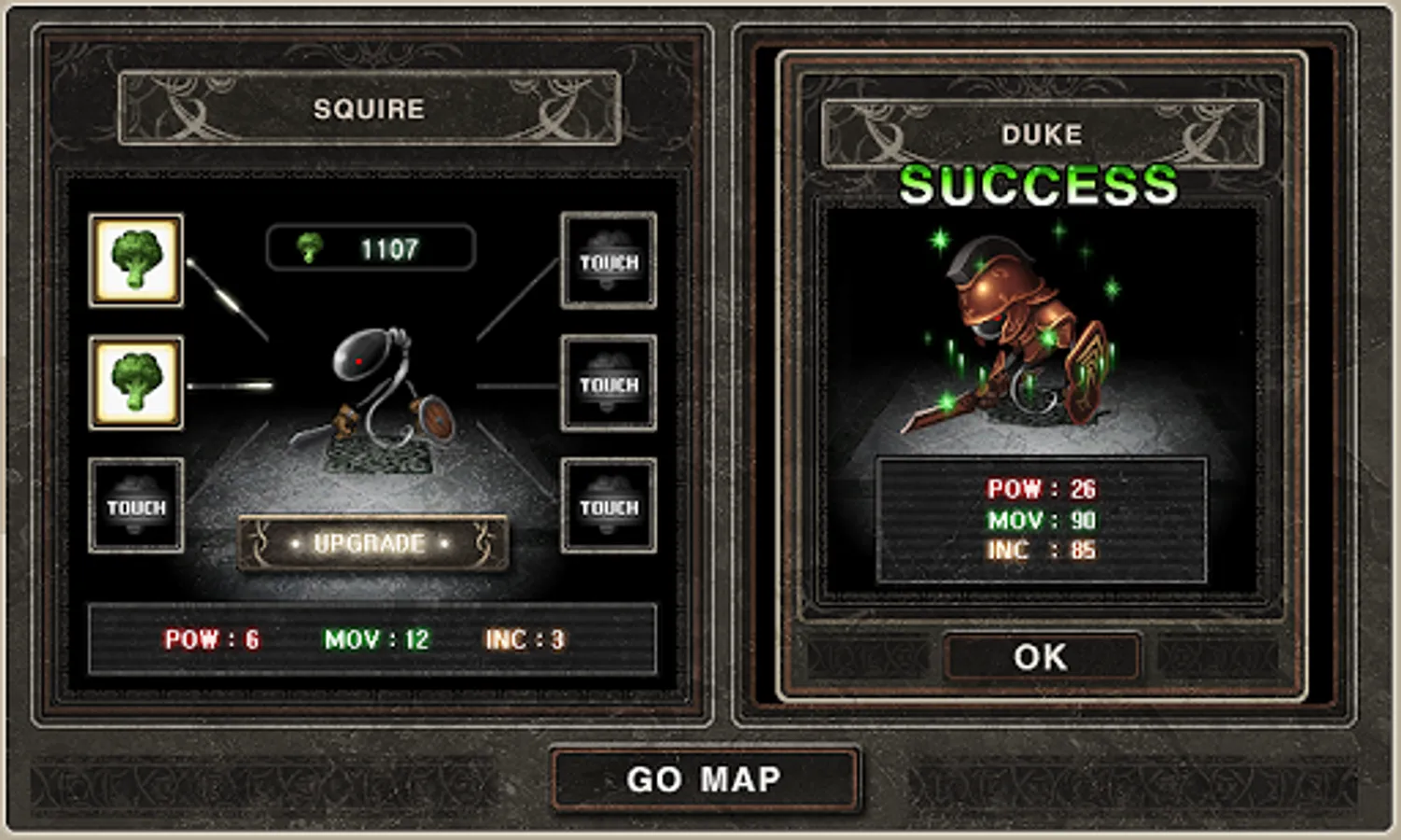Confirm with the OK button
This screenshot has height=840, width=1401.
[1043, 656]
